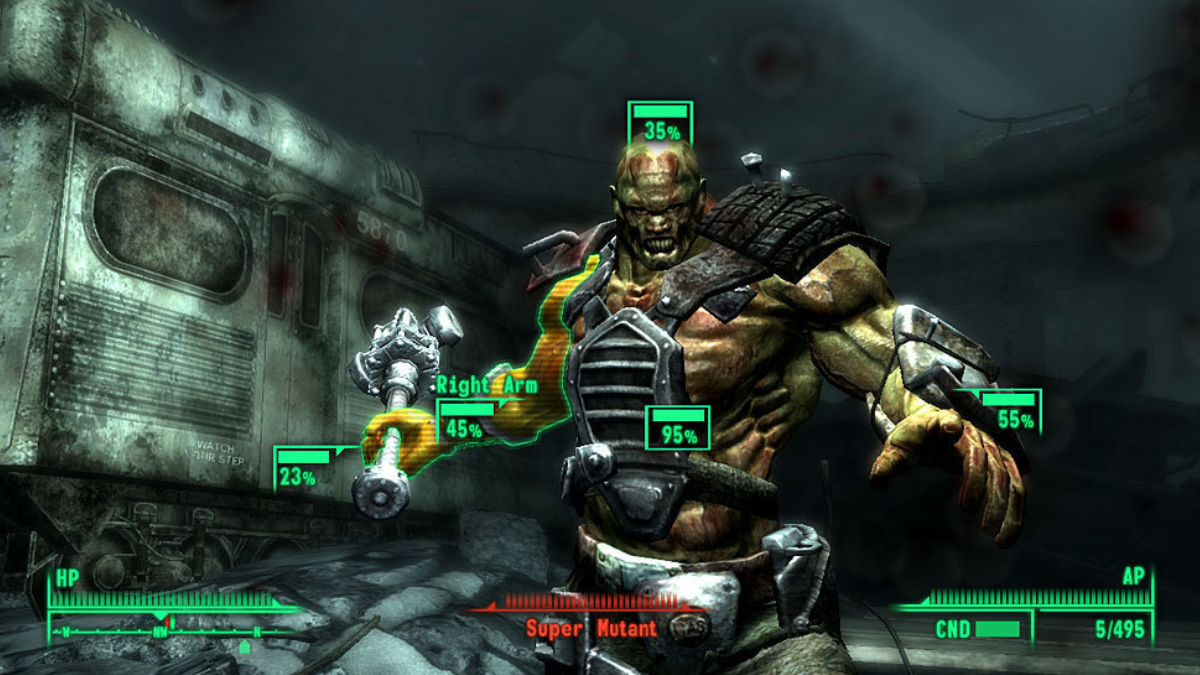Target the head at 35% hit chance
This screenshot has width=1200, height=675.
[660, 123]
